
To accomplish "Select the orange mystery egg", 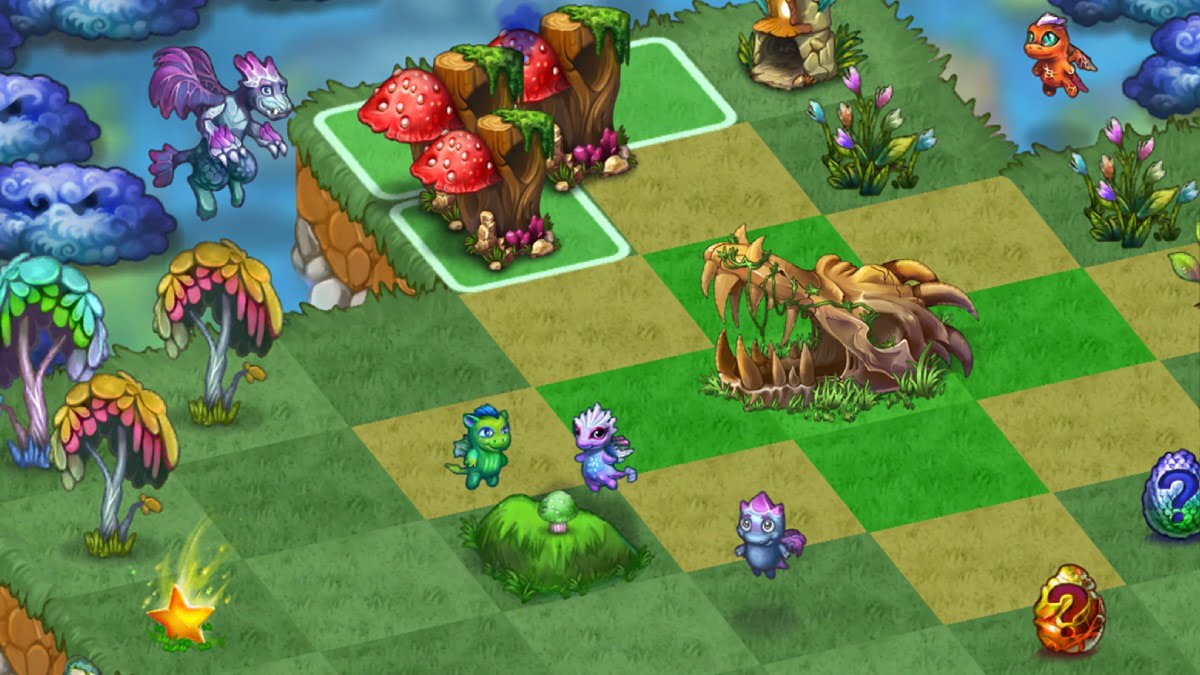I will pyautogui.click(x=1068, y=610).
